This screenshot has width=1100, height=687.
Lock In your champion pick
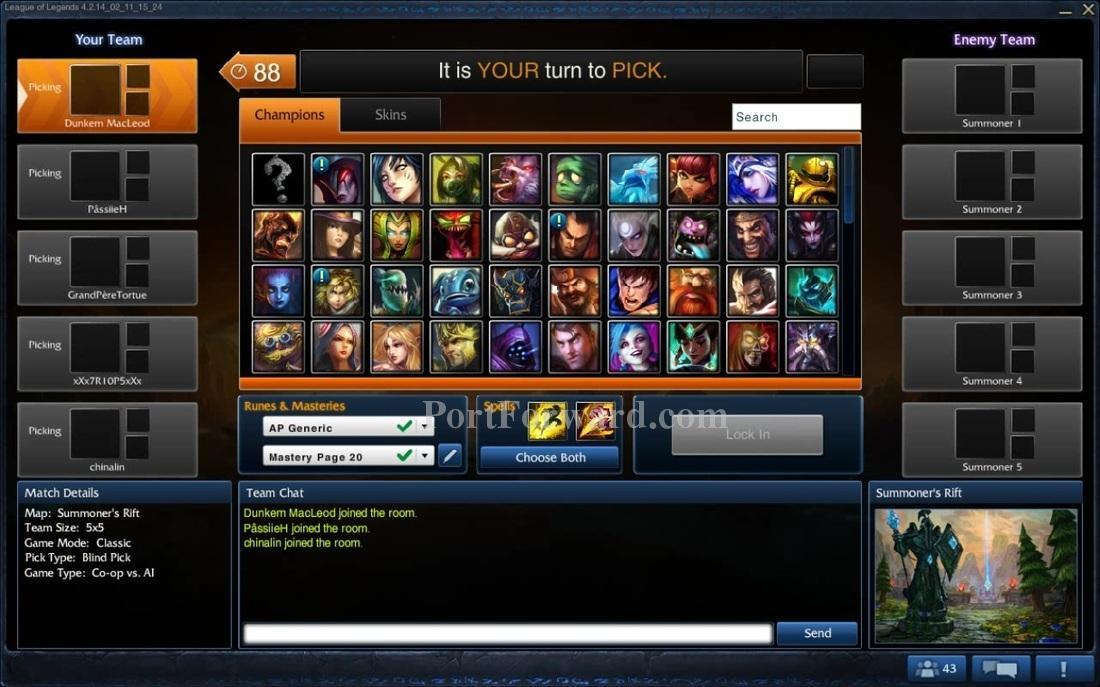click(x=747, y=435)
